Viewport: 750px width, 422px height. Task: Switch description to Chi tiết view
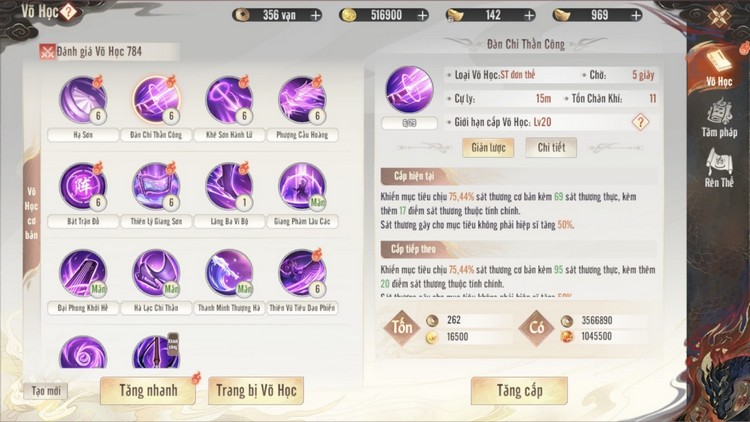(x=551, y=147)
